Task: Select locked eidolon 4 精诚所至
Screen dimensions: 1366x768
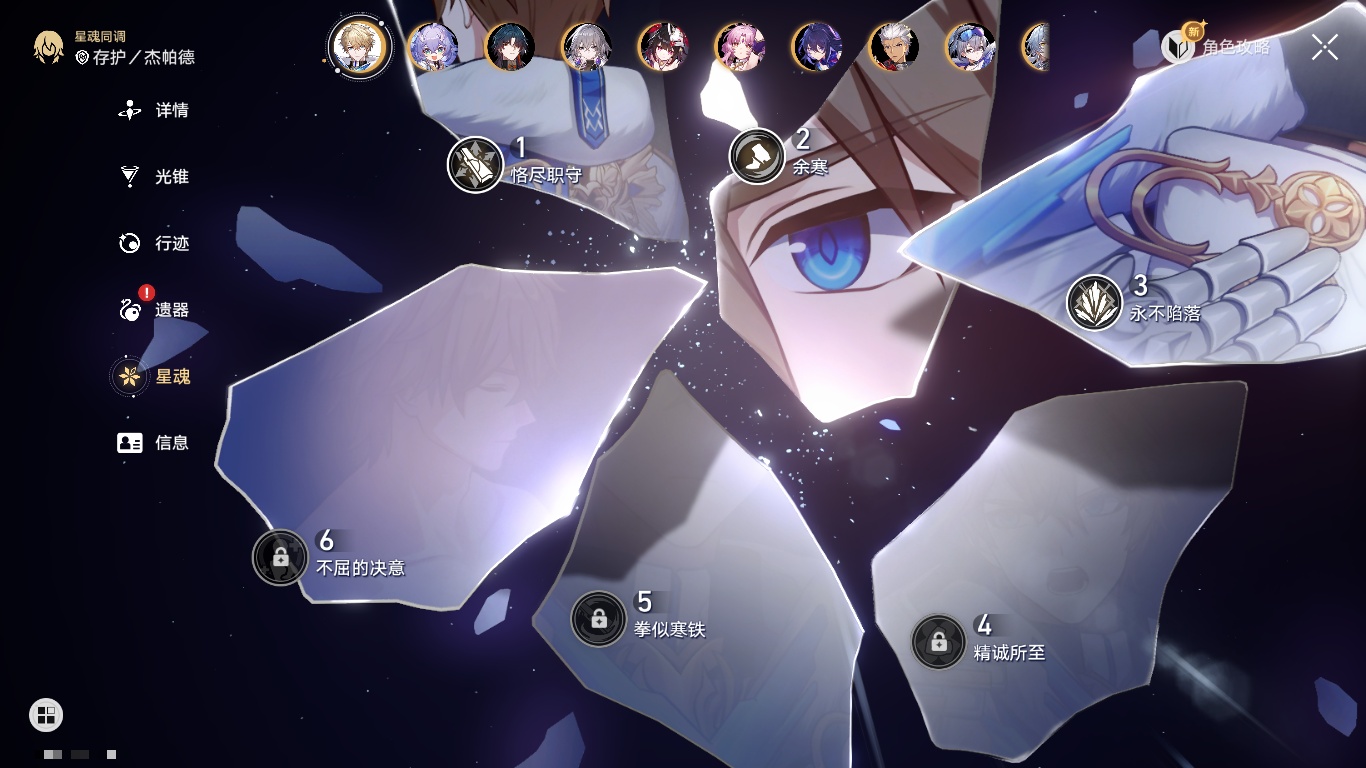Action: (938, 642)
